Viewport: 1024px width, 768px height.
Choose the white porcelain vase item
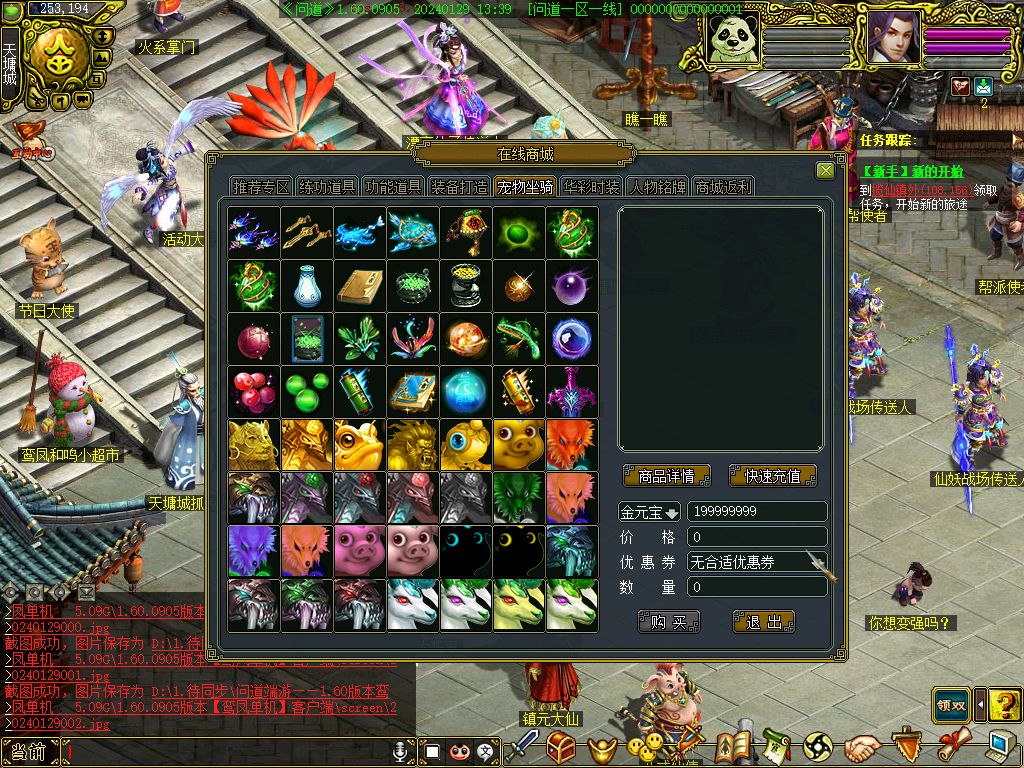pos(306,285)
